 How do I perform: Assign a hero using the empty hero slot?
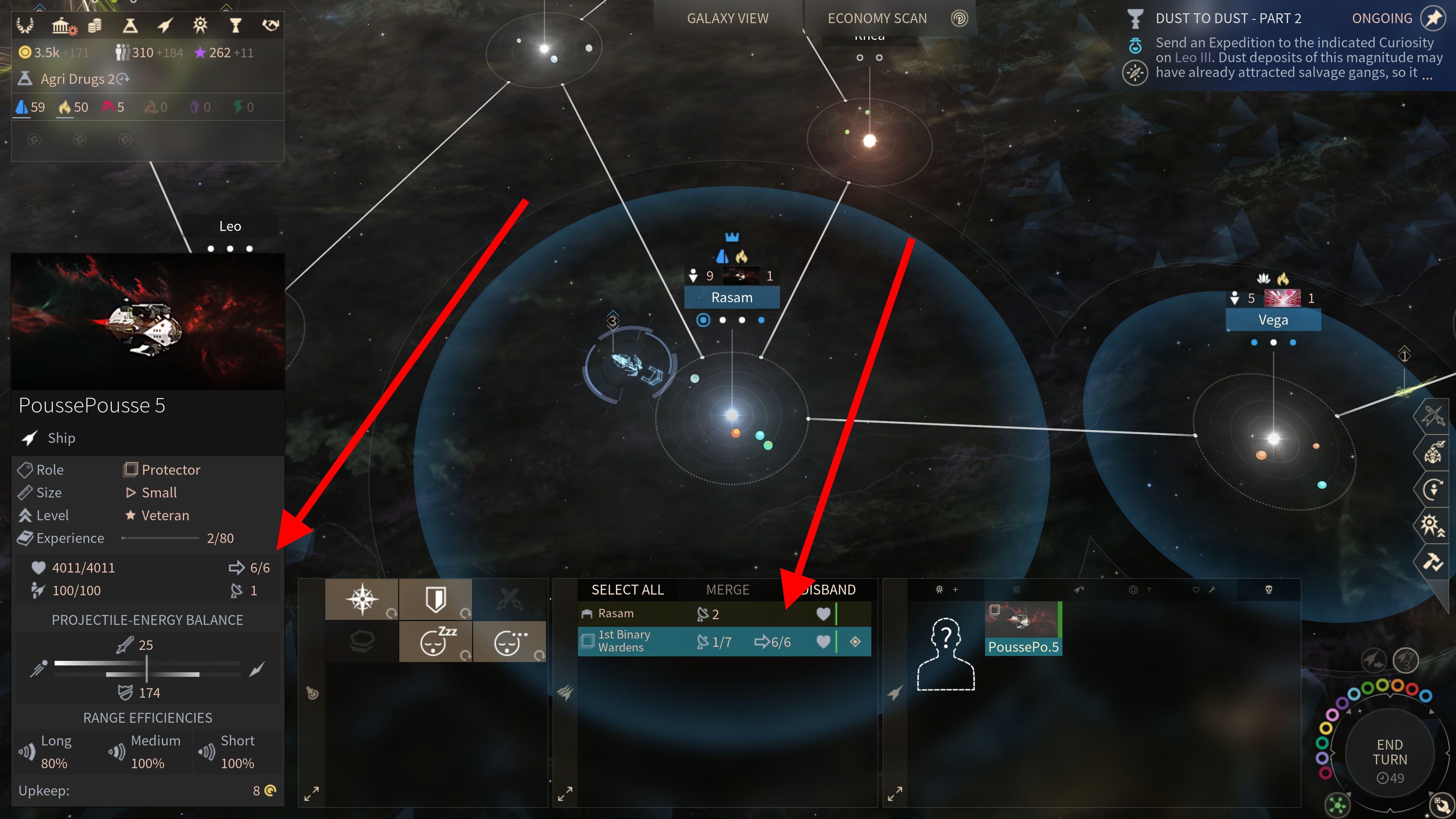(x=945, y=654)
